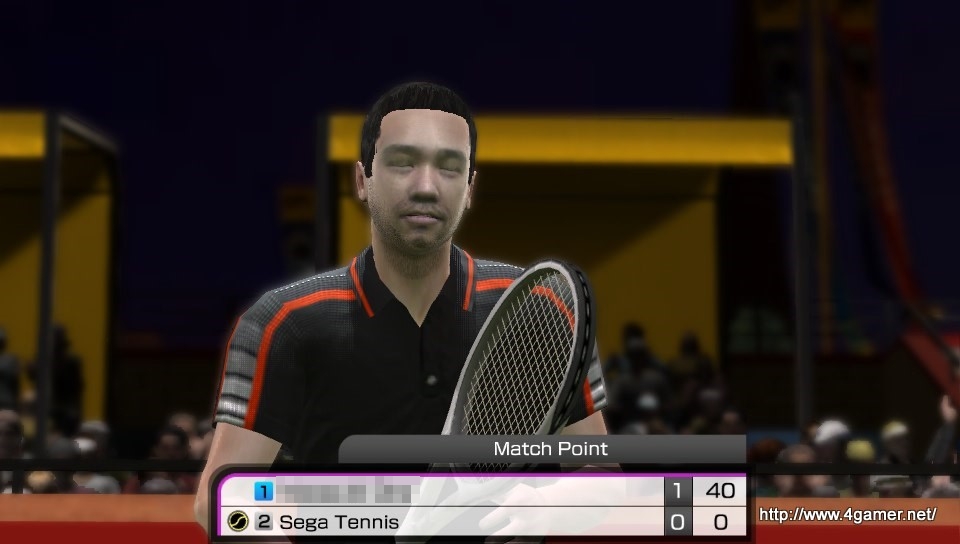Click the 4gamer.net URL watermark
The width and height of the screenshot is (960, 544).
click(848, 515)
